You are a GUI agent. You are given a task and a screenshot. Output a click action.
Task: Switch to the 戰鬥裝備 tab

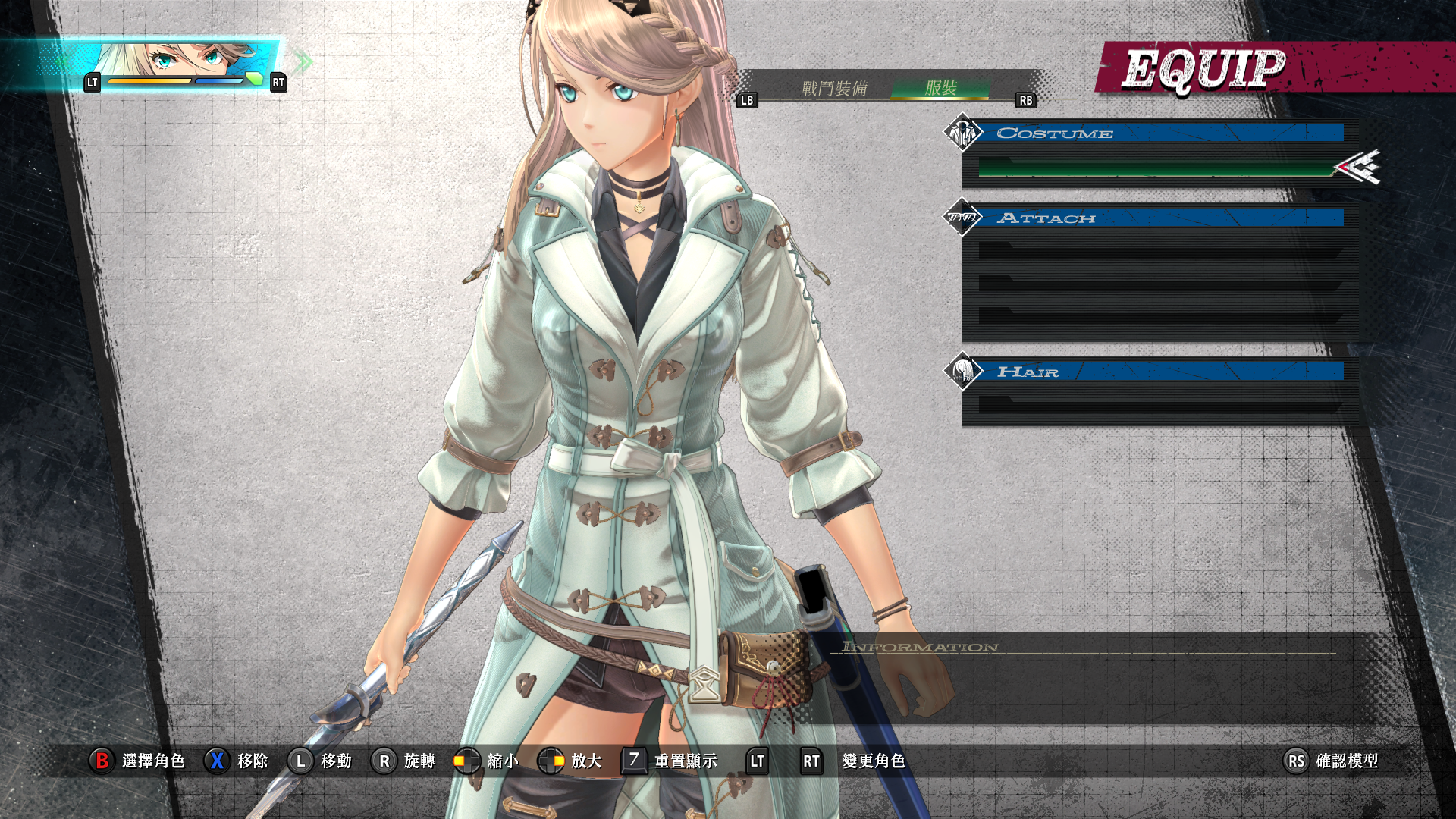(836, 88)
